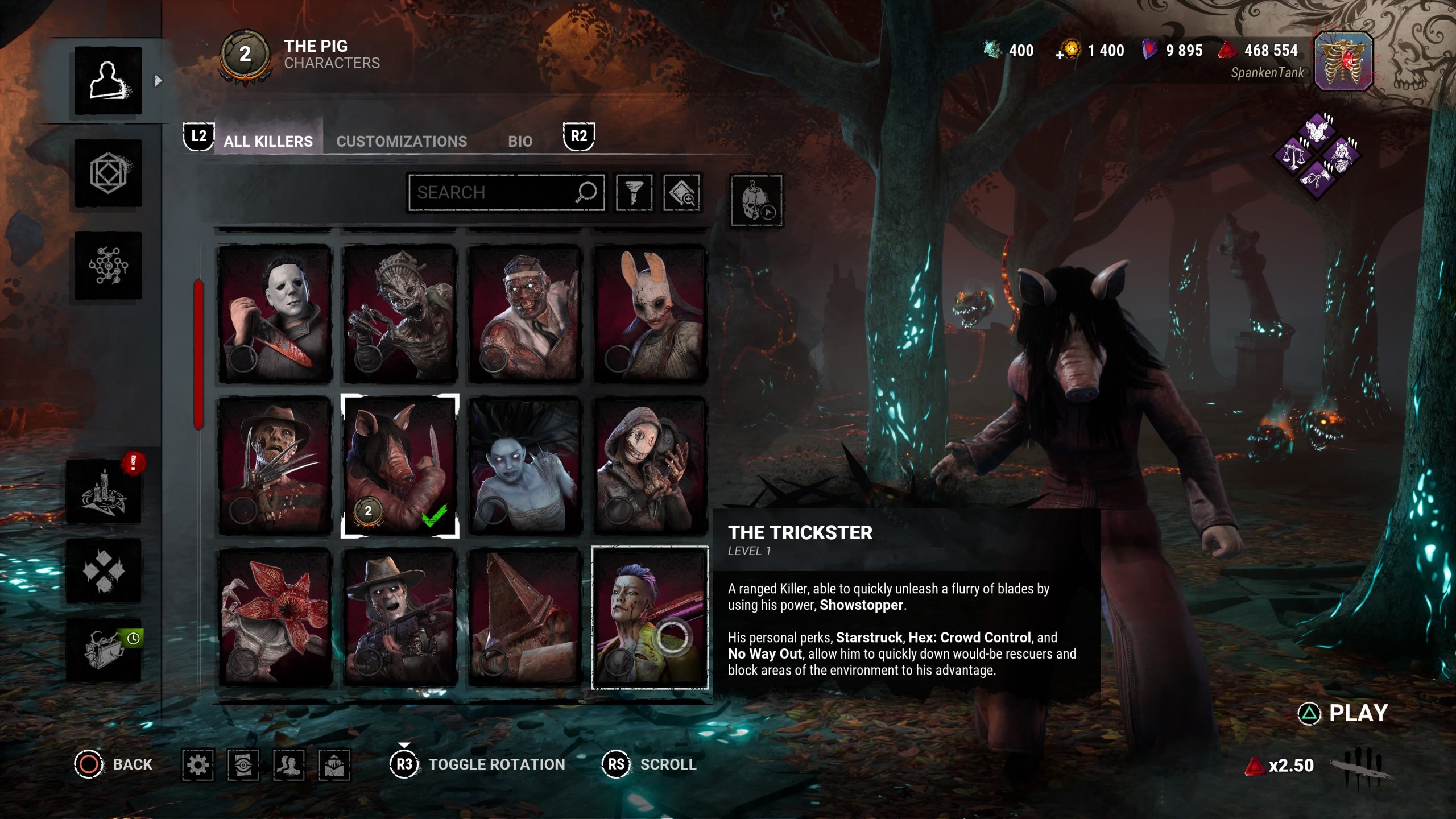Select the All Killers tab
Screen dimensions: 1456x819
(x=268, y=141)
